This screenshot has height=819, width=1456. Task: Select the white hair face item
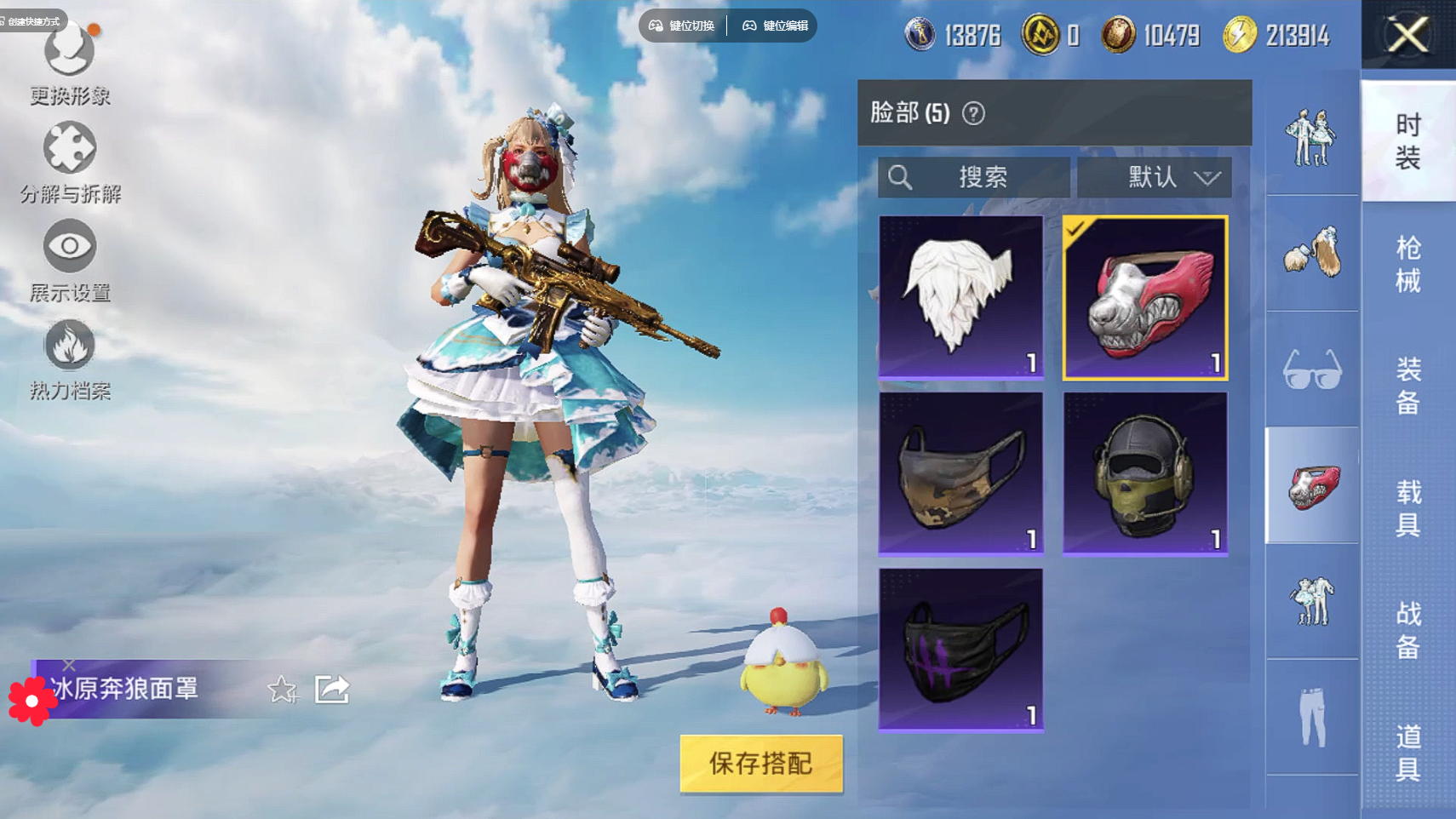[x=960, y=296]
